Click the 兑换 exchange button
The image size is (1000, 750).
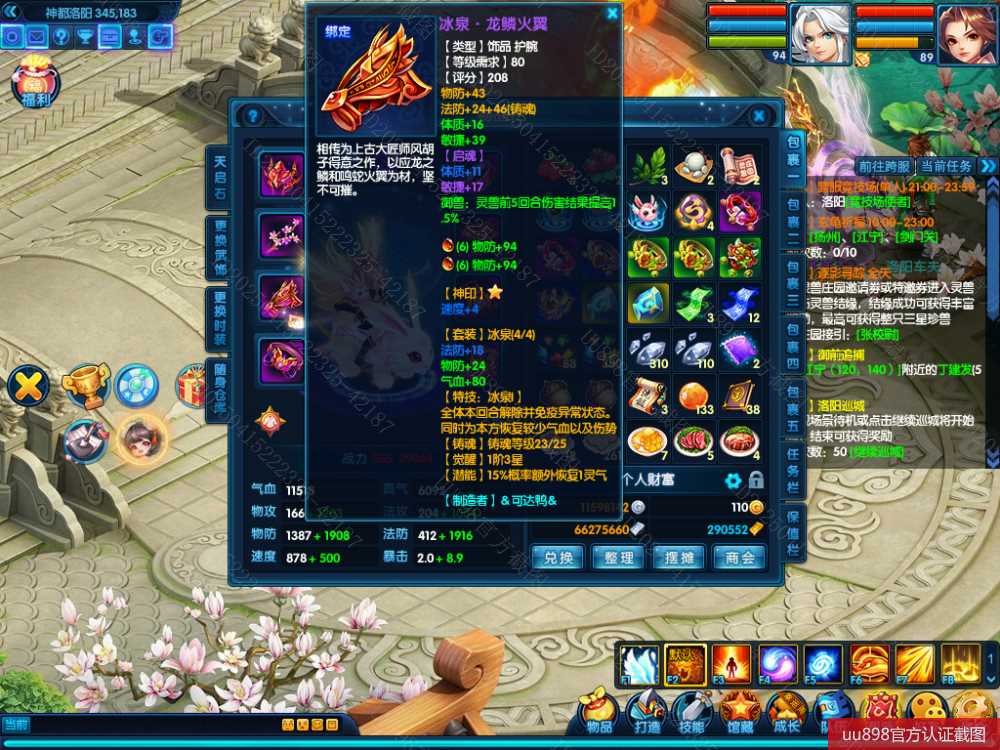pos(558,558)
